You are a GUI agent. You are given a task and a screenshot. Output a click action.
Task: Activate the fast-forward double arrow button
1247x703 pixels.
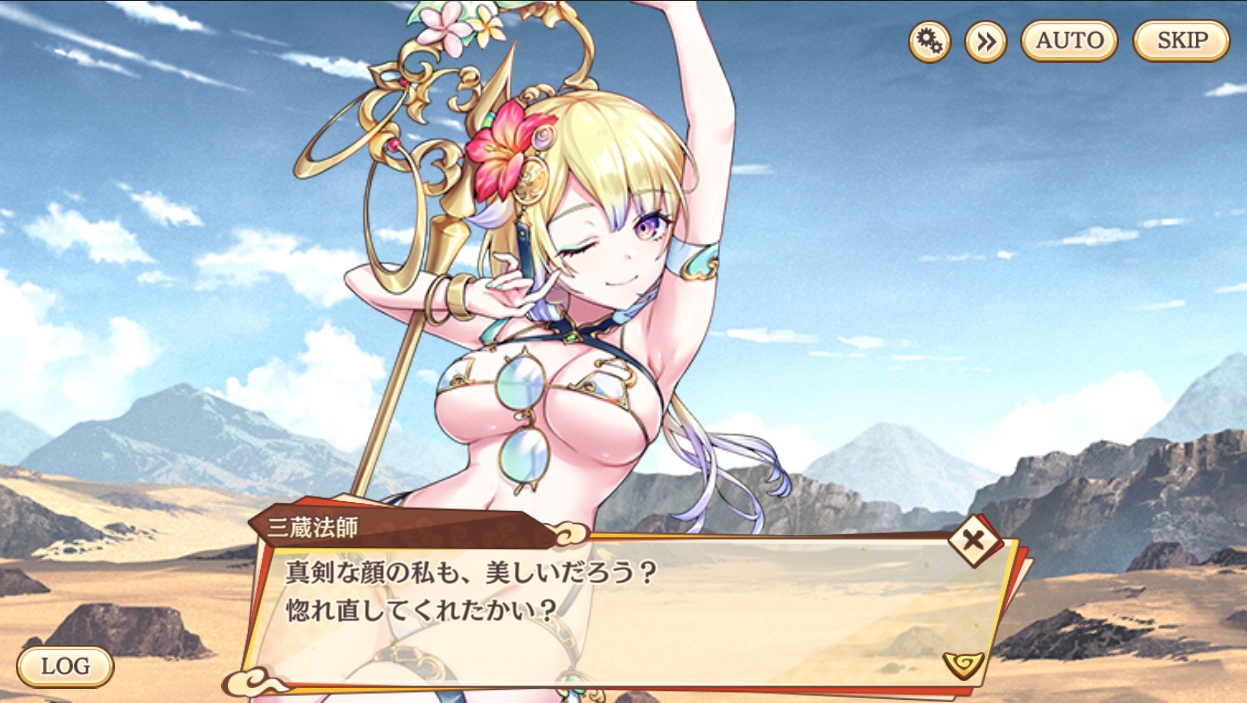985,42
